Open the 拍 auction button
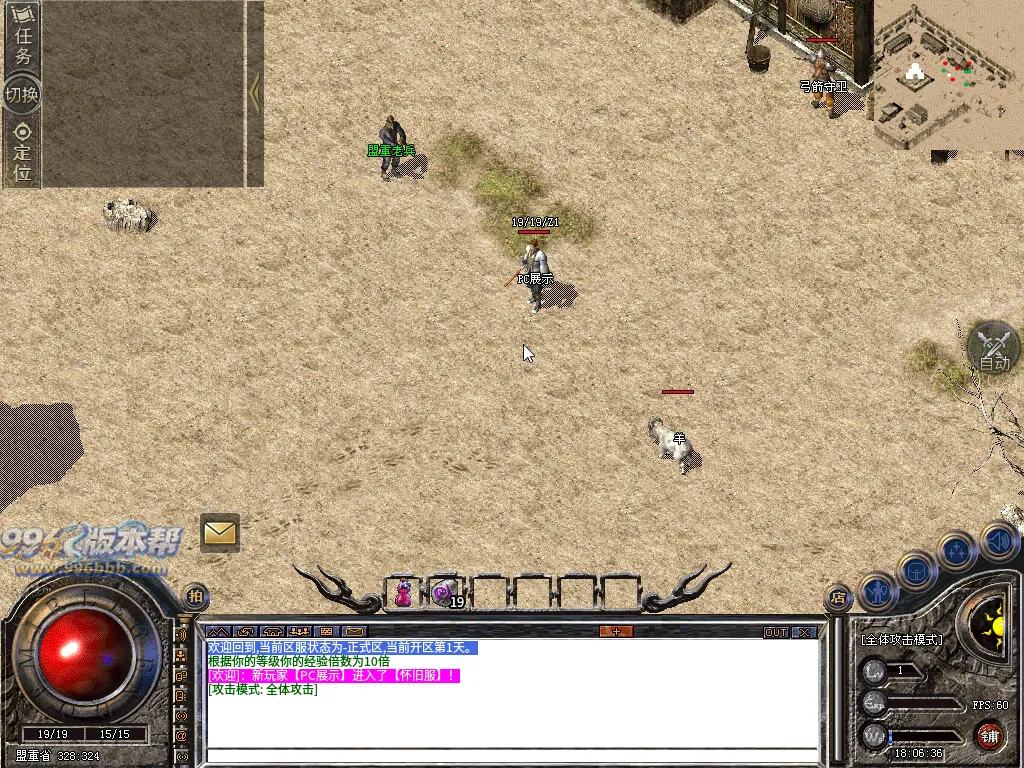 [197, 596]
